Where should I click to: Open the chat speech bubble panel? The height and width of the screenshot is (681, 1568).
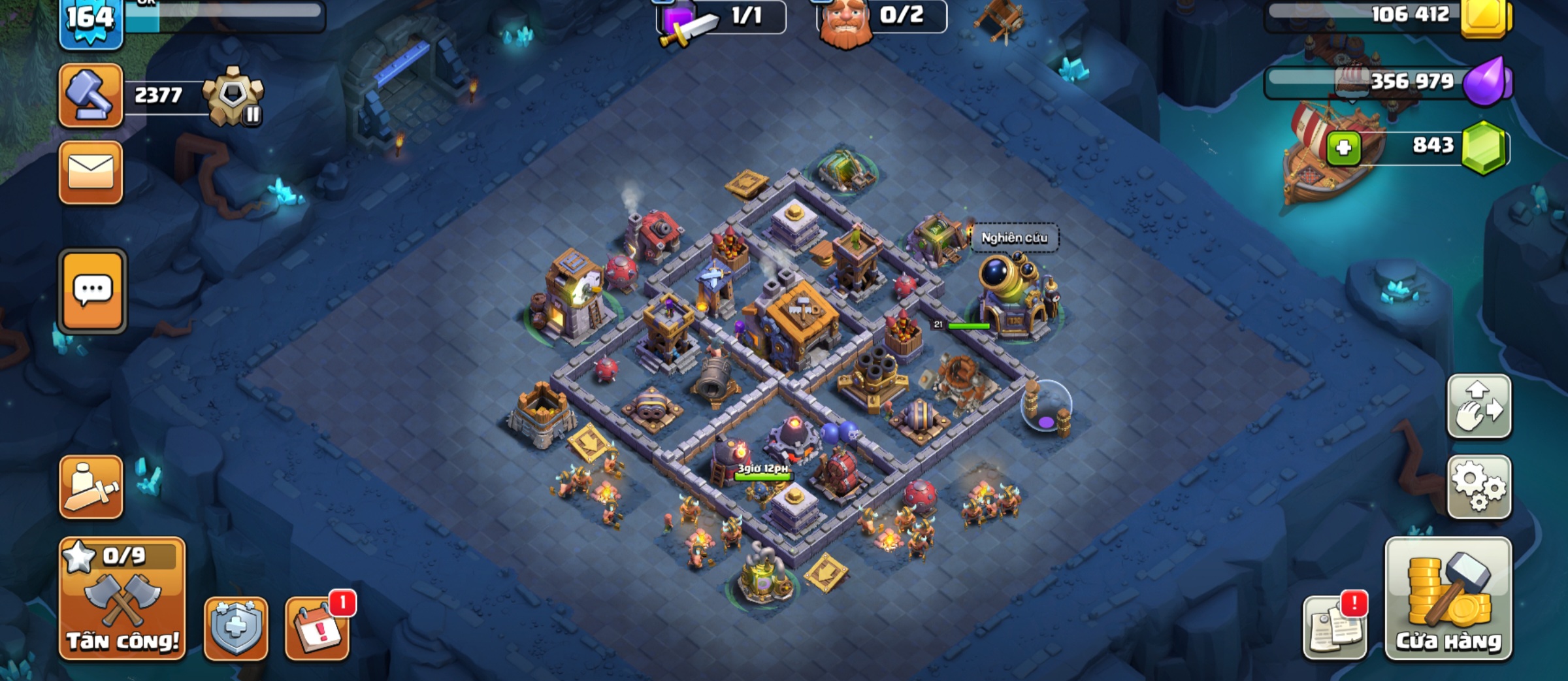(x=93, y=291)
